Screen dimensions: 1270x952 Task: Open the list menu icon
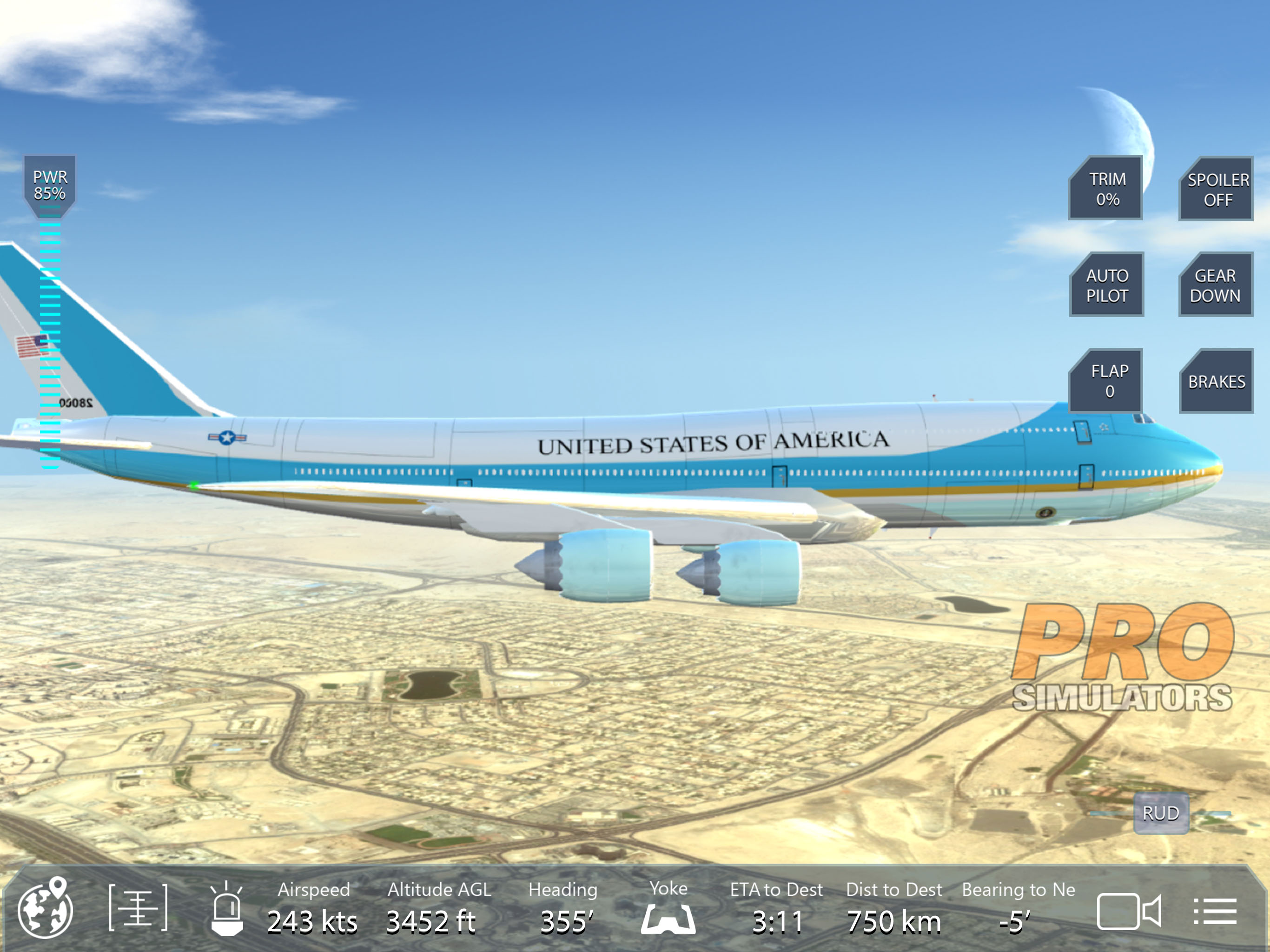coord(1214,911)
